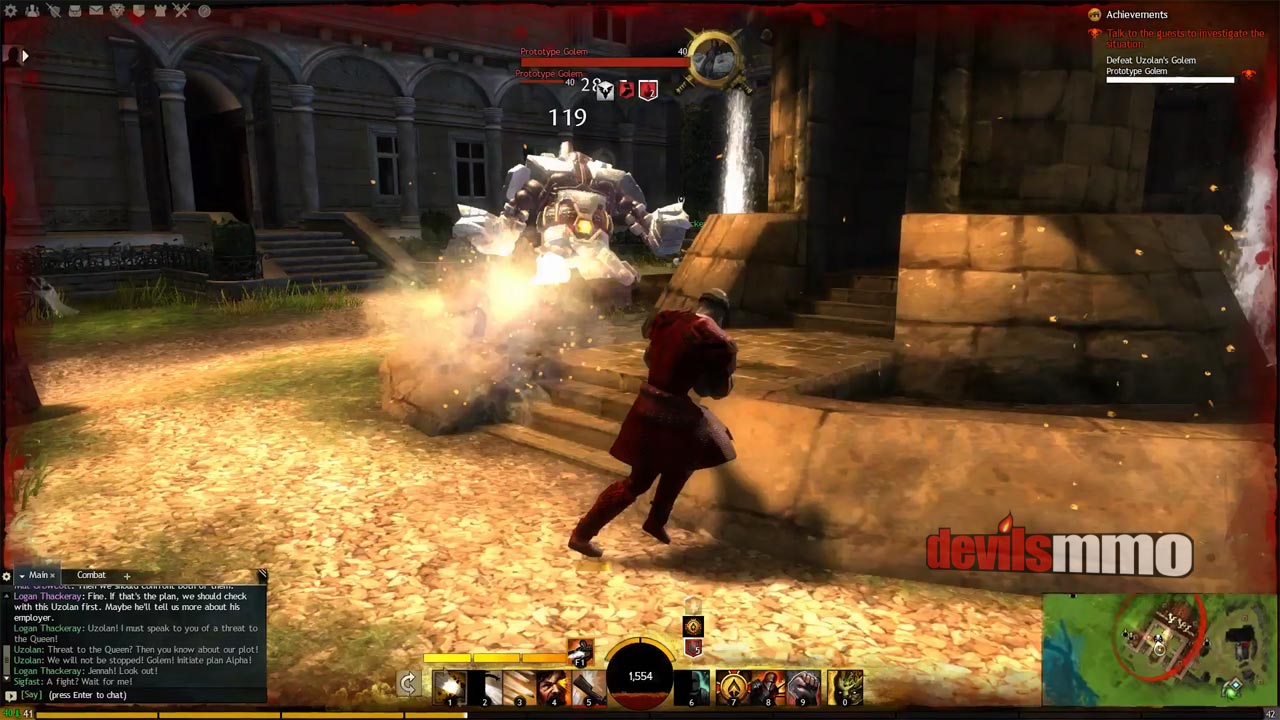Activate the elite skill in slot 0
The image size is (1280, 720).
tap(845, 687)
